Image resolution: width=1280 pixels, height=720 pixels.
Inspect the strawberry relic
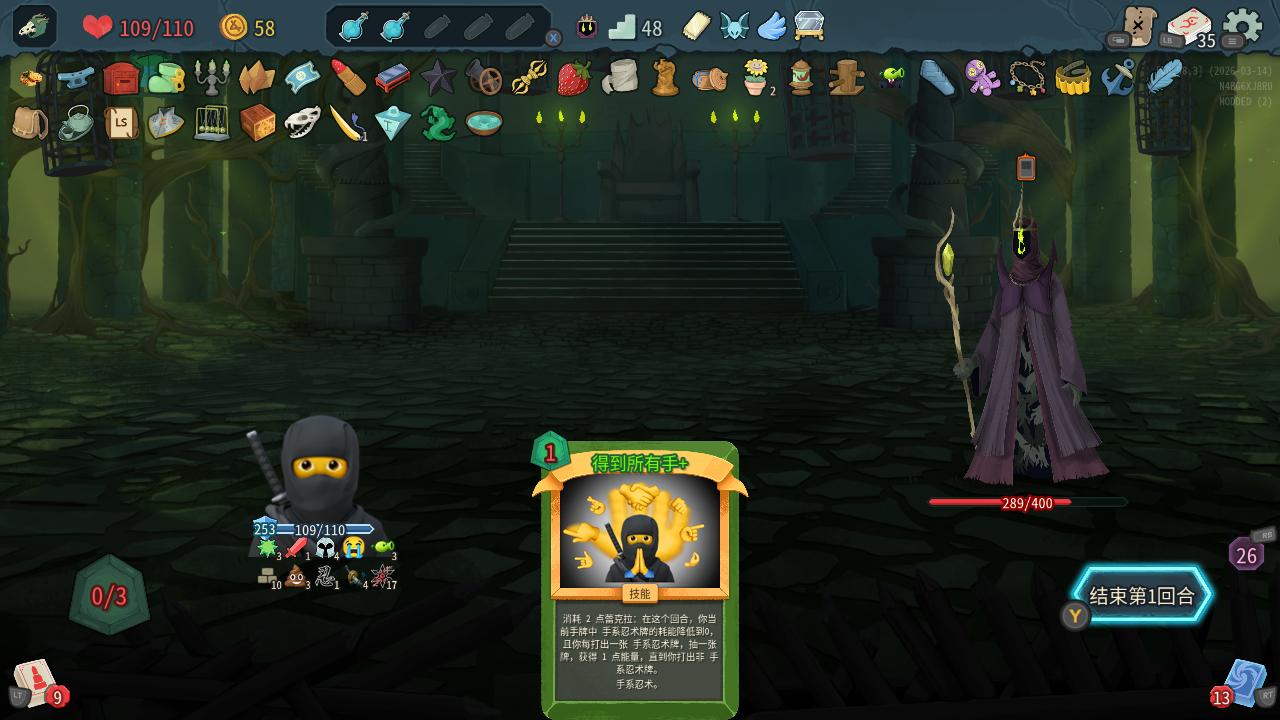tap(573, 77)
